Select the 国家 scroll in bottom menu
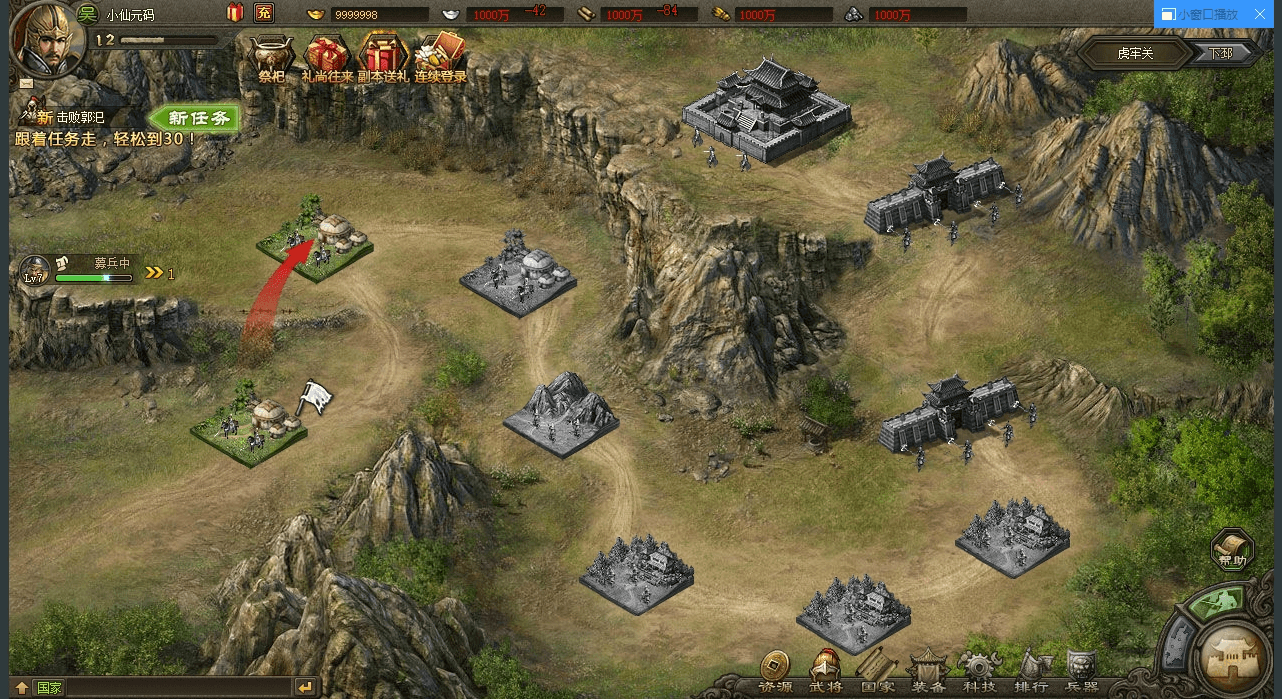The width and height of the screenshot is (1282, 699). pos(877,670)
